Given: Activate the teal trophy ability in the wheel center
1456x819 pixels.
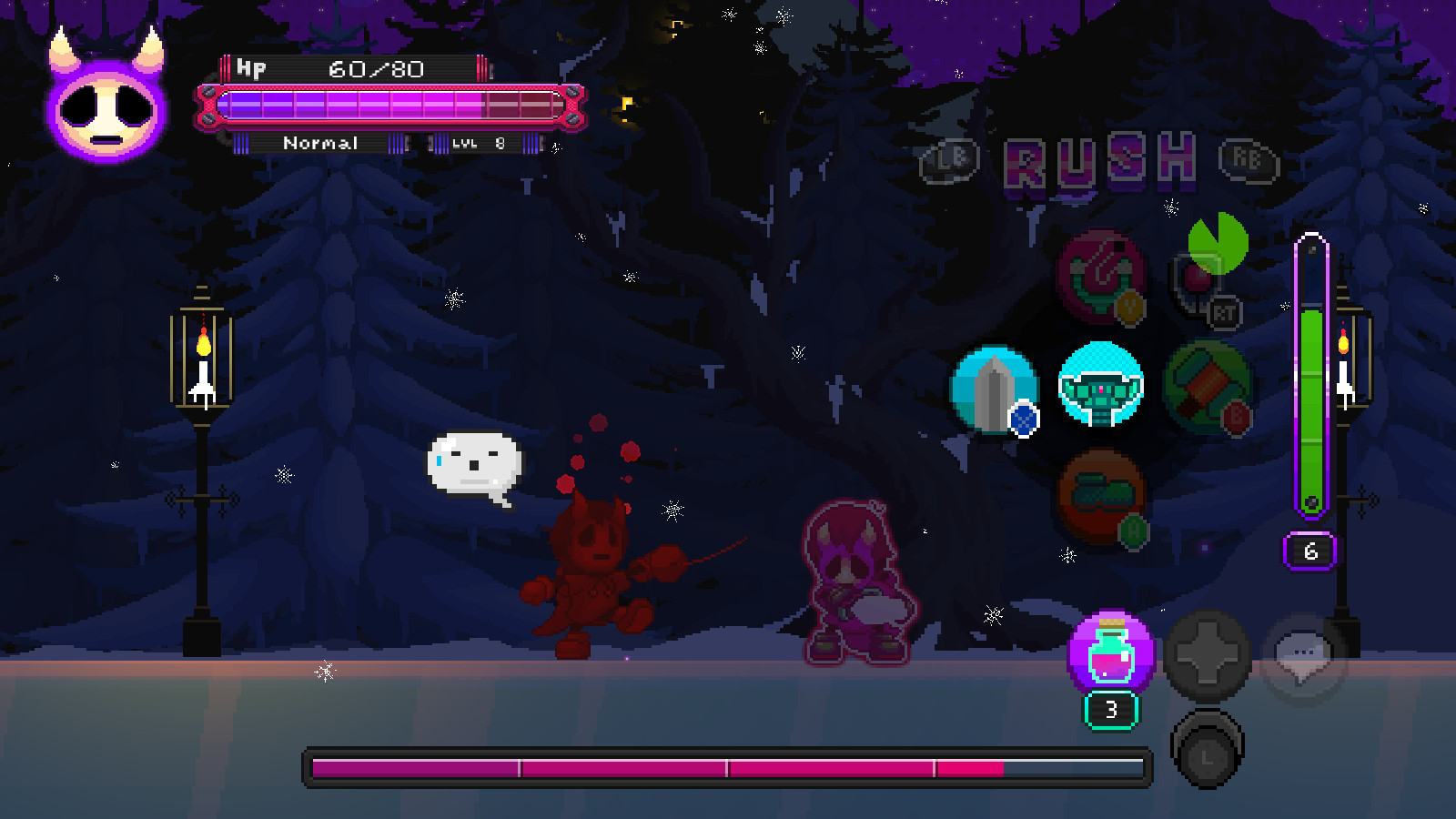Looking at the screenshot, I should tap(1101, 386).
